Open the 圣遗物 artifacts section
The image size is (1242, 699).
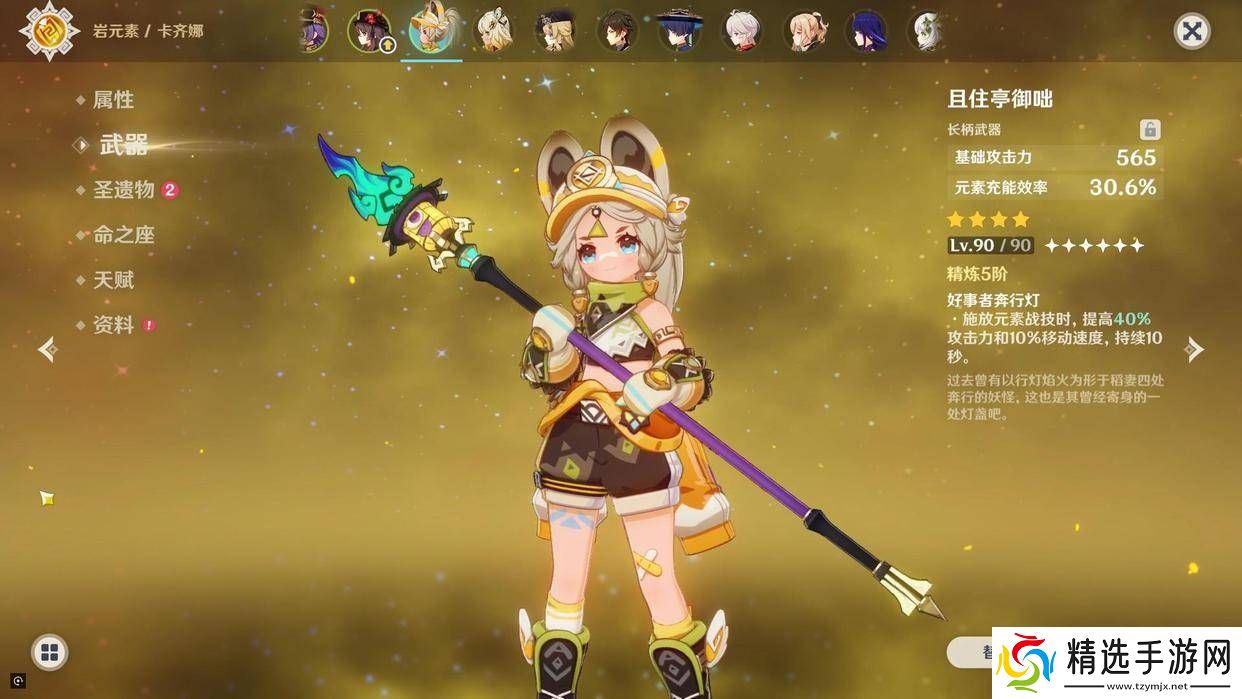tap(123, 190)
